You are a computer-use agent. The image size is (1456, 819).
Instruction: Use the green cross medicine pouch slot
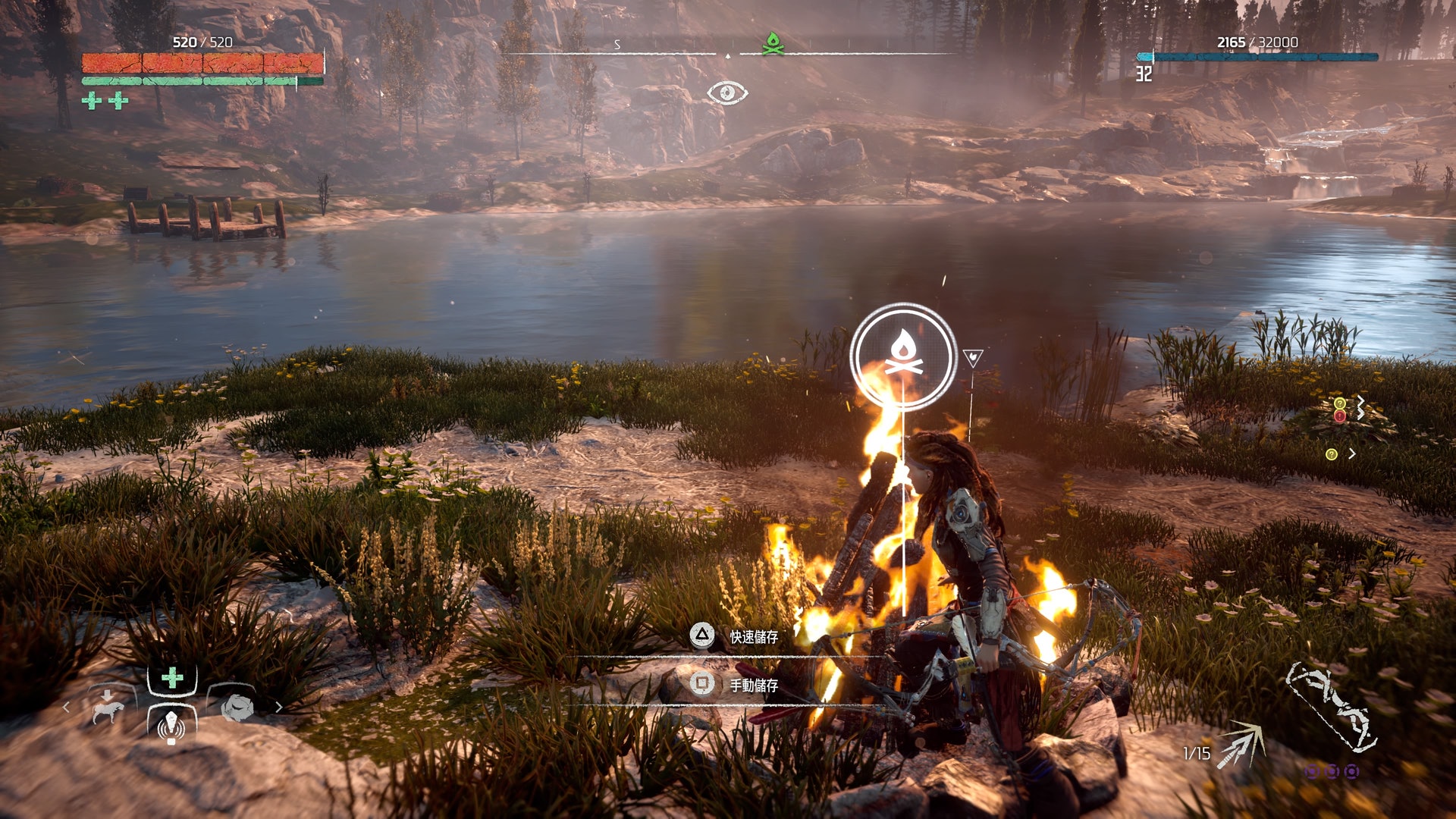click(172, 677)
